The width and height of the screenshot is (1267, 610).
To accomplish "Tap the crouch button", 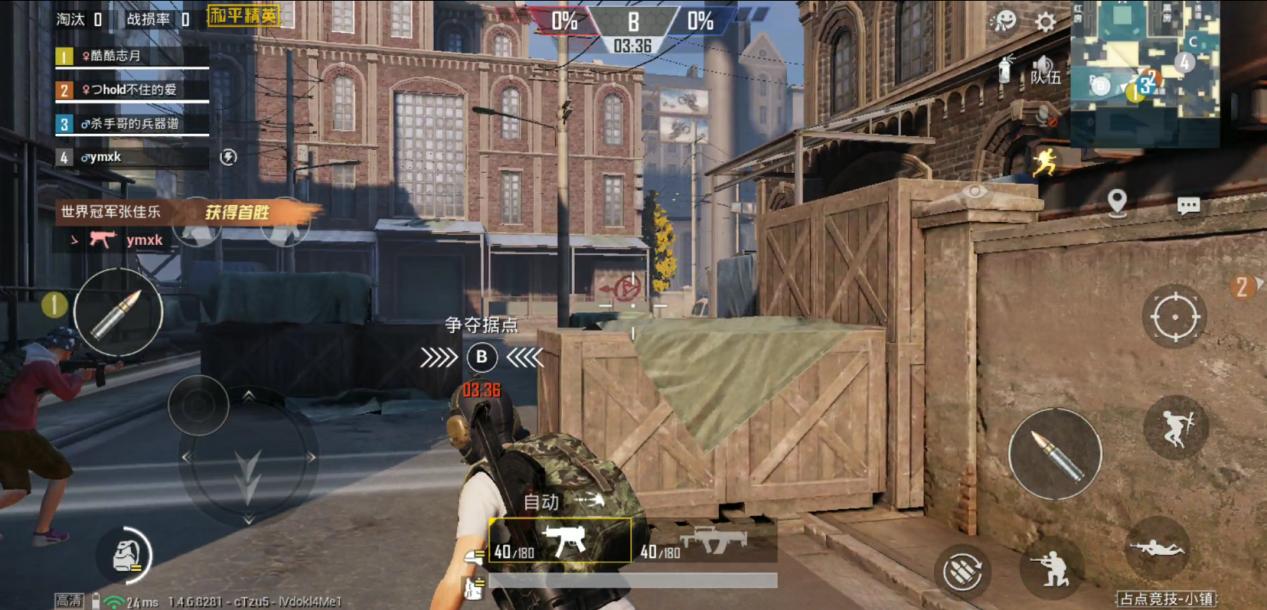I will 1049,567.
